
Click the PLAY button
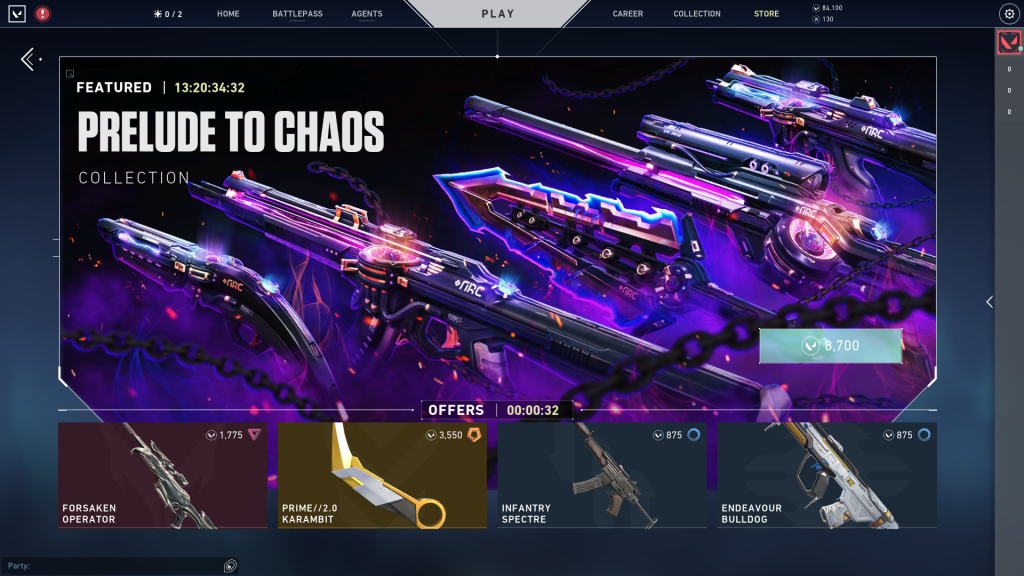point(497,14)
